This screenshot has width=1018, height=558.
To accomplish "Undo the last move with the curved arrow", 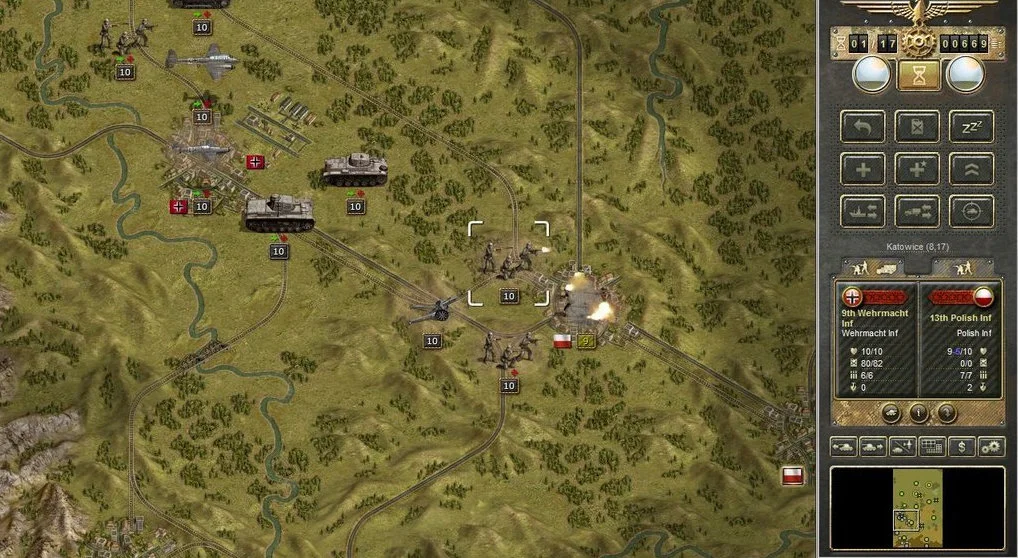I will point(862,127).
